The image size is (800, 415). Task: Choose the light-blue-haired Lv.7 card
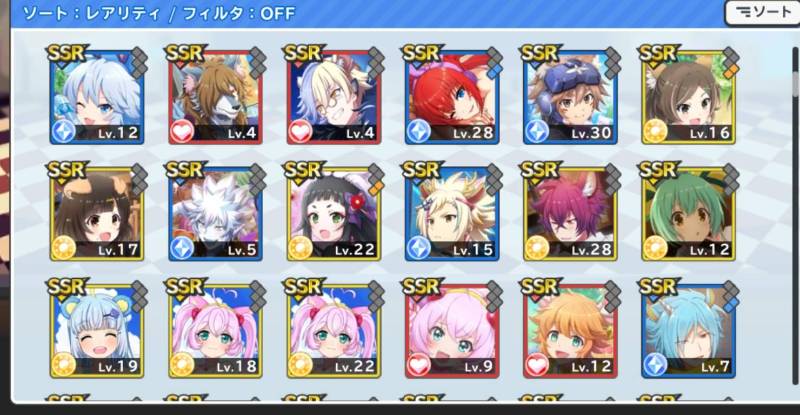coord(686,330)
